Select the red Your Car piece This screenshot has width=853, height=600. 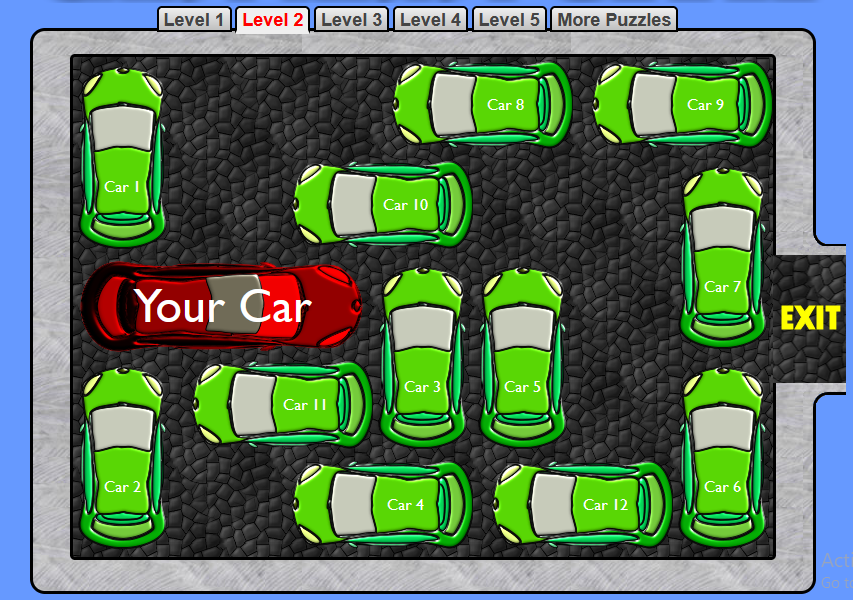tap(221, 306)
